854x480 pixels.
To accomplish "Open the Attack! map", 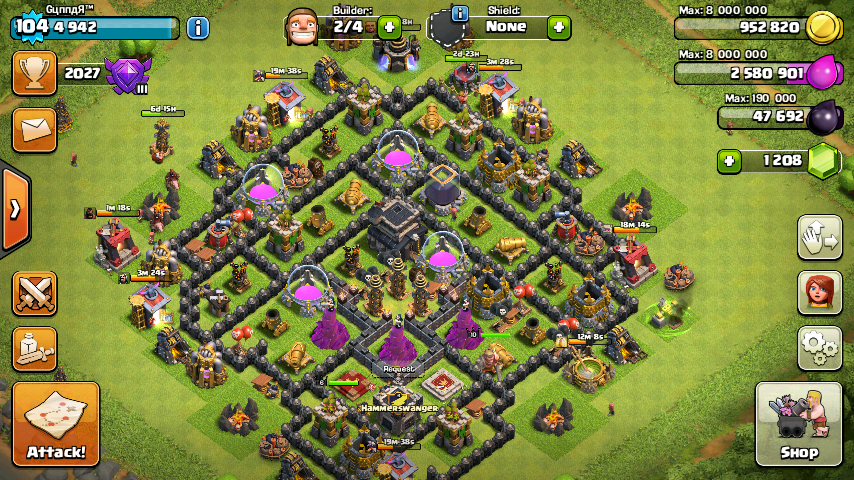I will point(56,424).
